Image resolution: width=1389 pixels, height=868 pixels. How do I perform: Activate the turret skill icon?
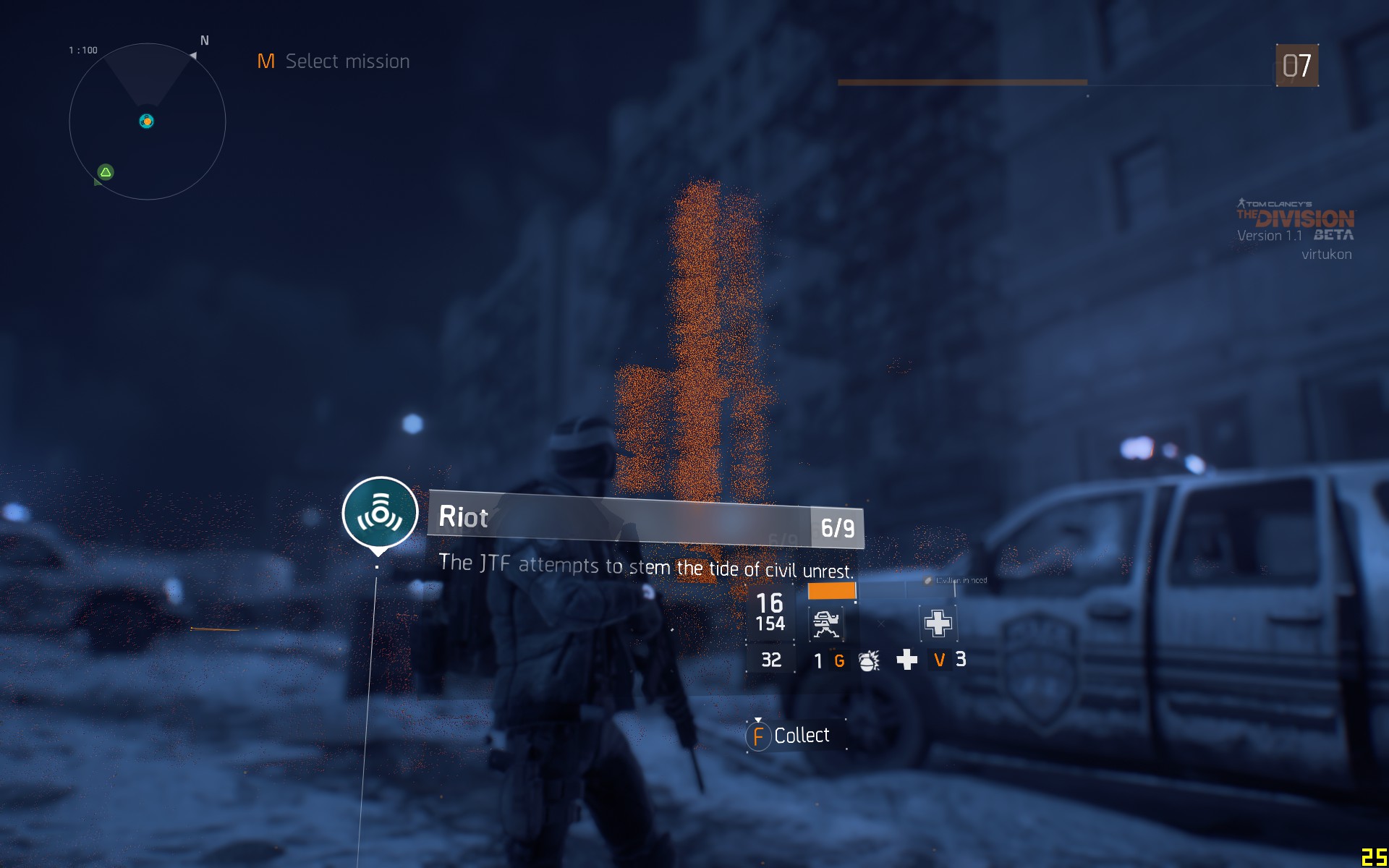click(x=826, y=624)
